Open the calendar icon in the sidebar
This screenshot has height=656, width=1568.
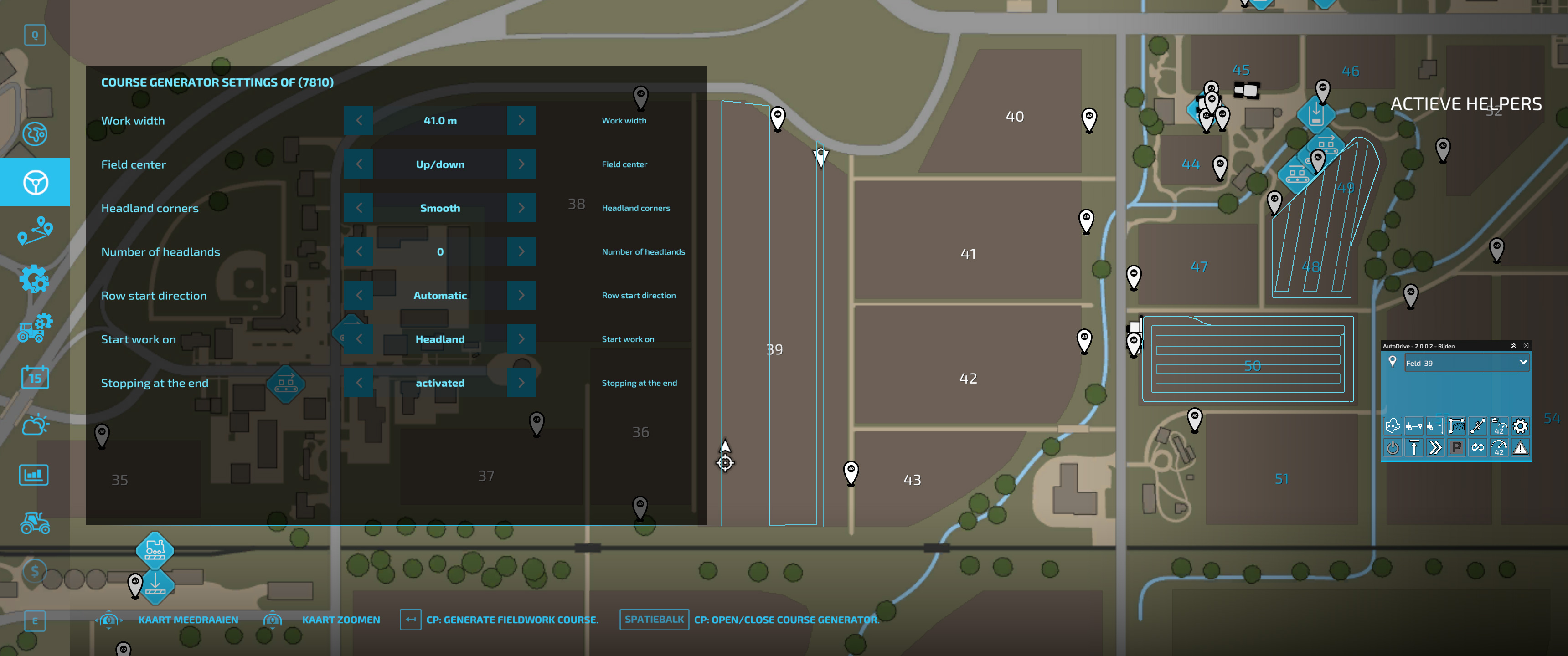point(35,377)
